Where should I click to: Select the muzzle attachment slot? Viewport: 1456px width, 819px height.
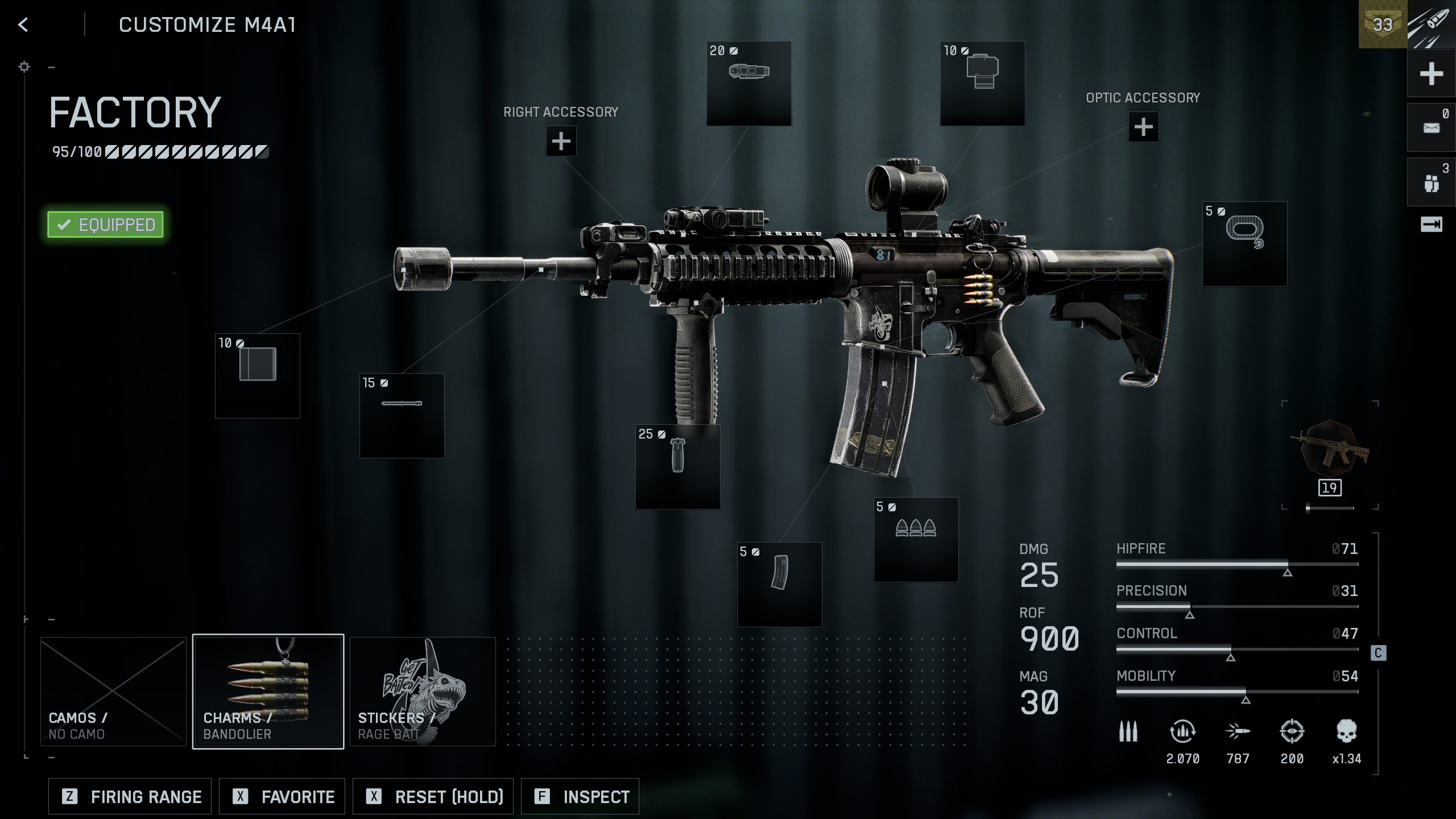tap(258, 376)
